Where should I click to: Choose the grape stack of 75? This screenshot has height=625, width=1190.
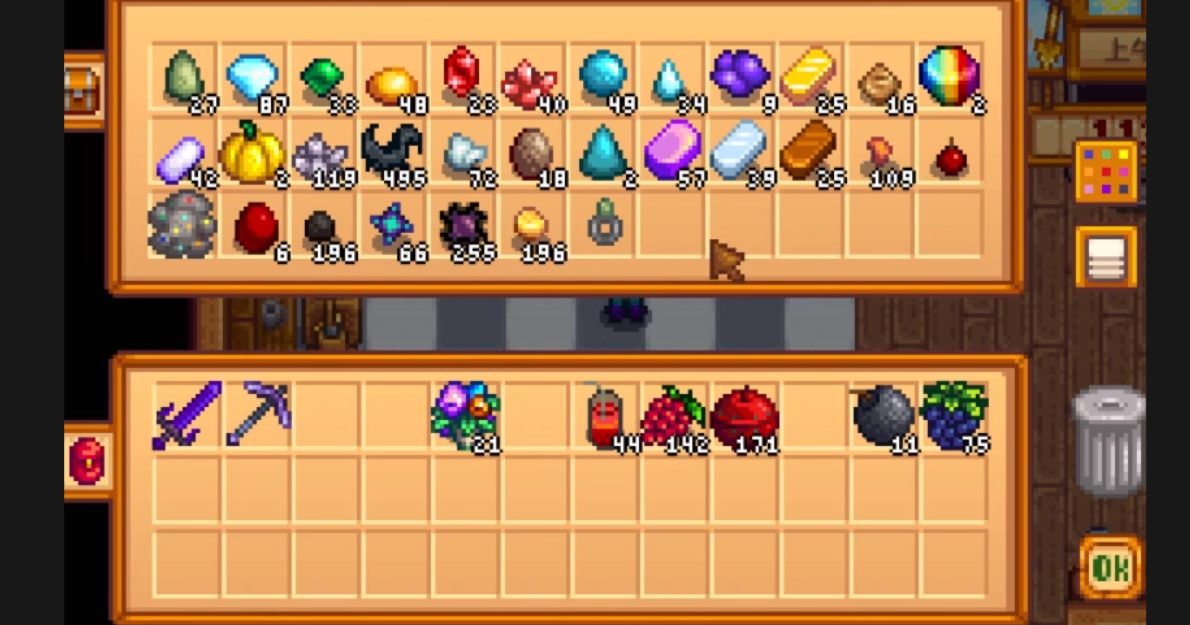tap(953, 414)
